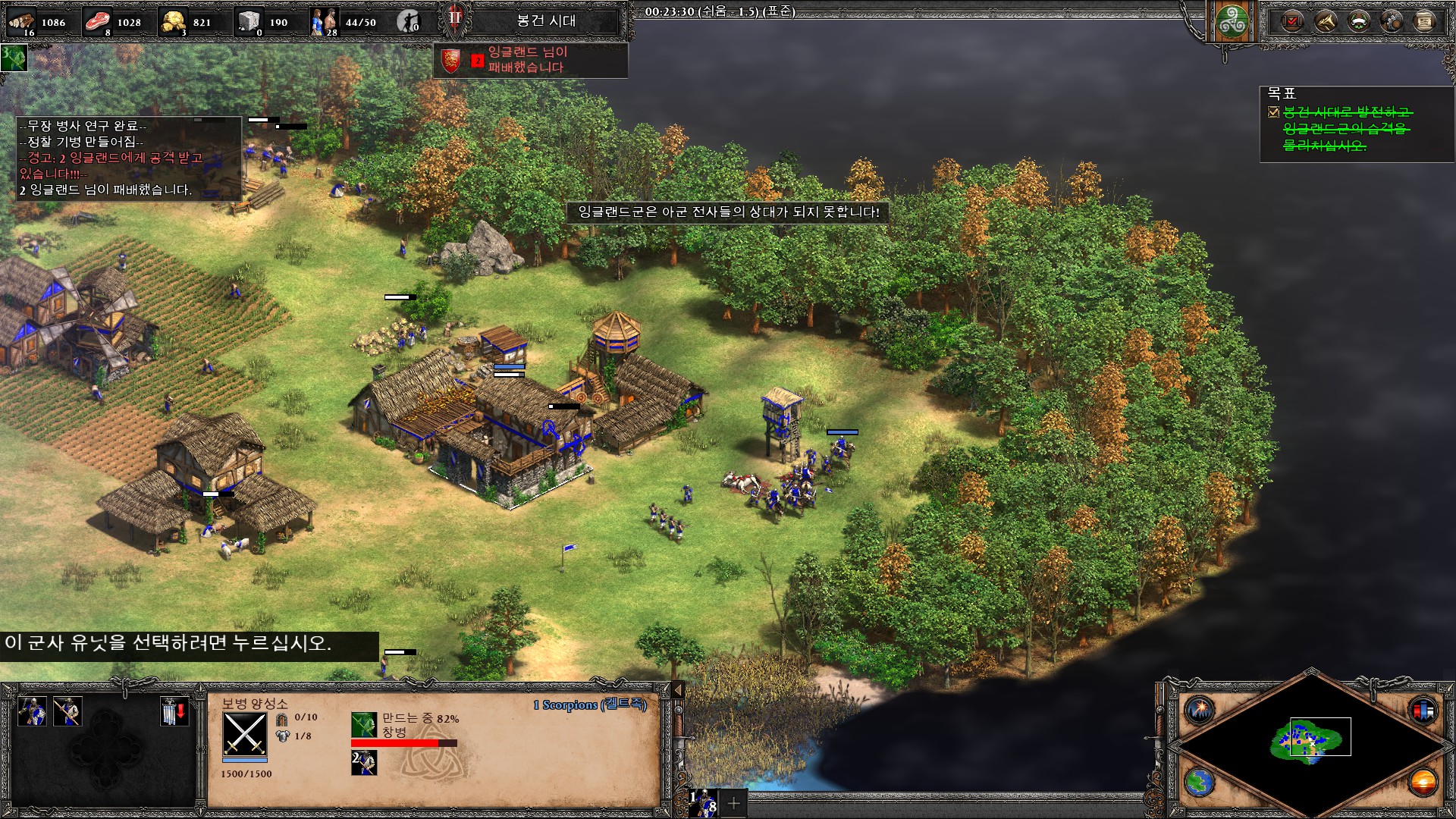Click the green Celtic triskele civilization emblem

click(1232, 22)
